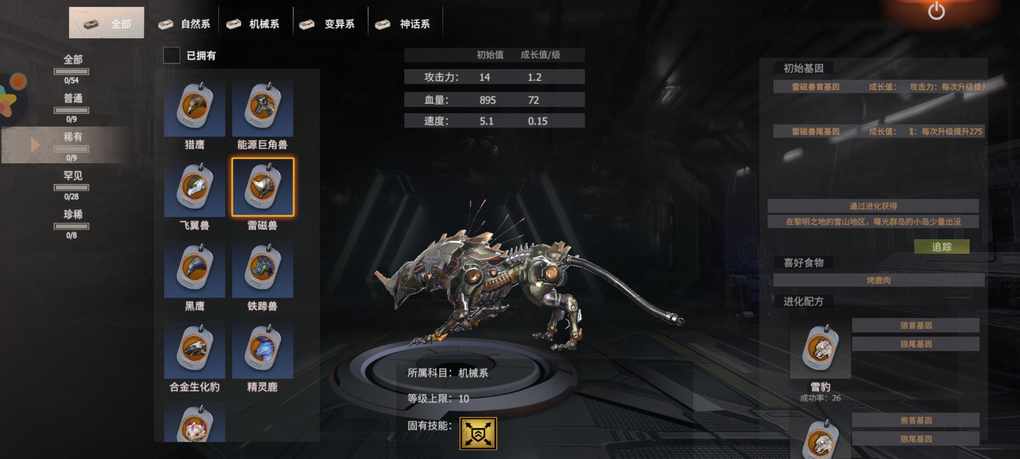
Task: Switch to the 神话系 tab
Action: point(402,23)
